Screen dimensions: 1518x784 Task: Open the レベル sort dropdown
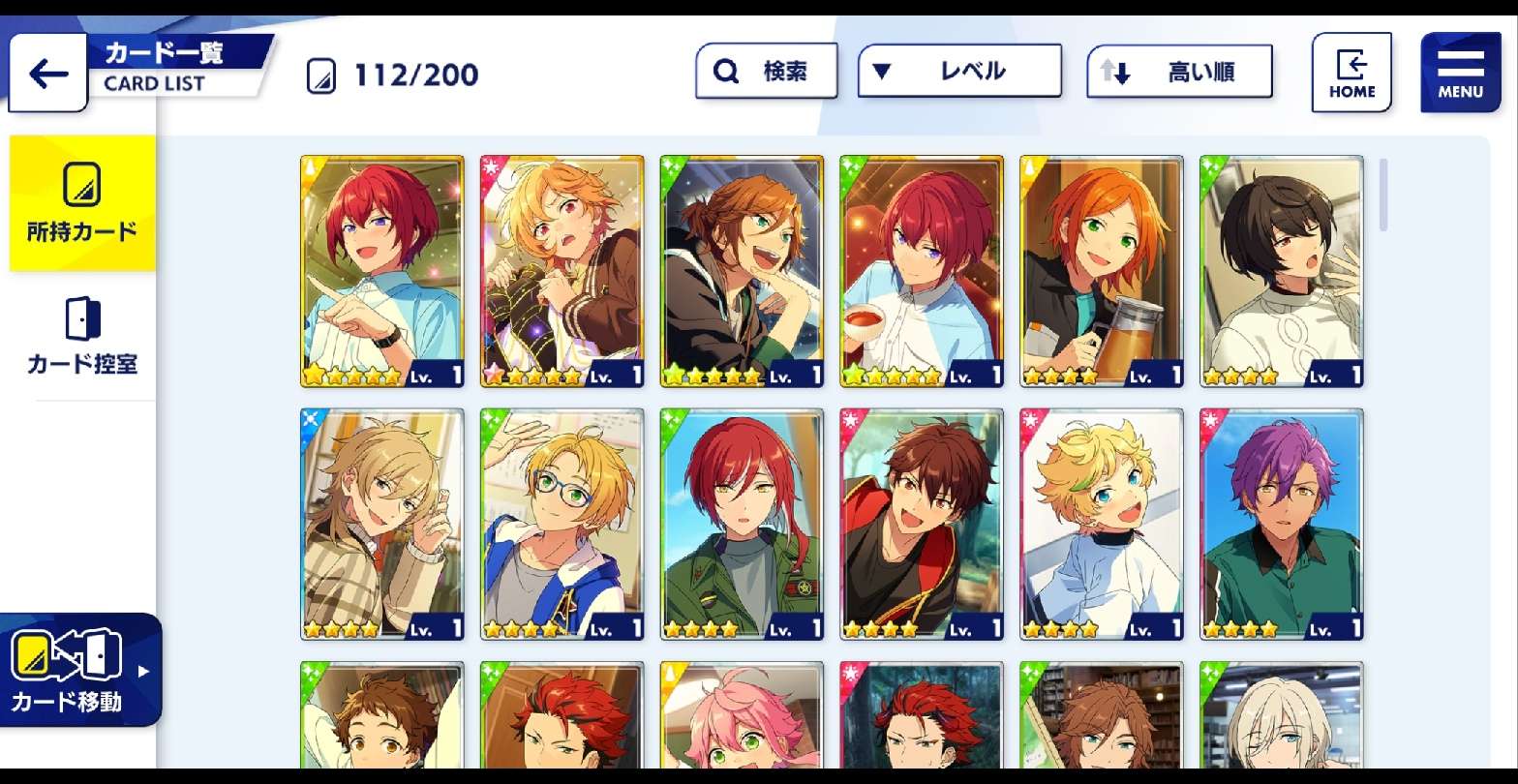click(x=958, y=71)
